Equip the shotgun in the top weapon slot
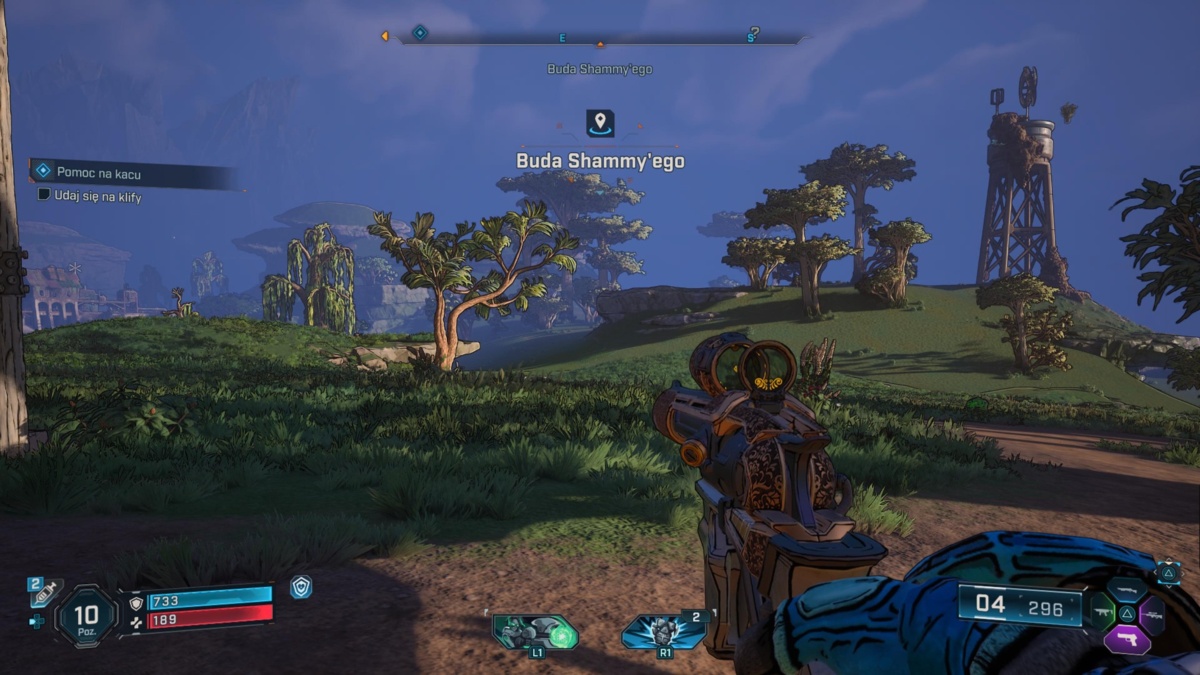The image size is (1200, 675). (x=1127, y=589)
